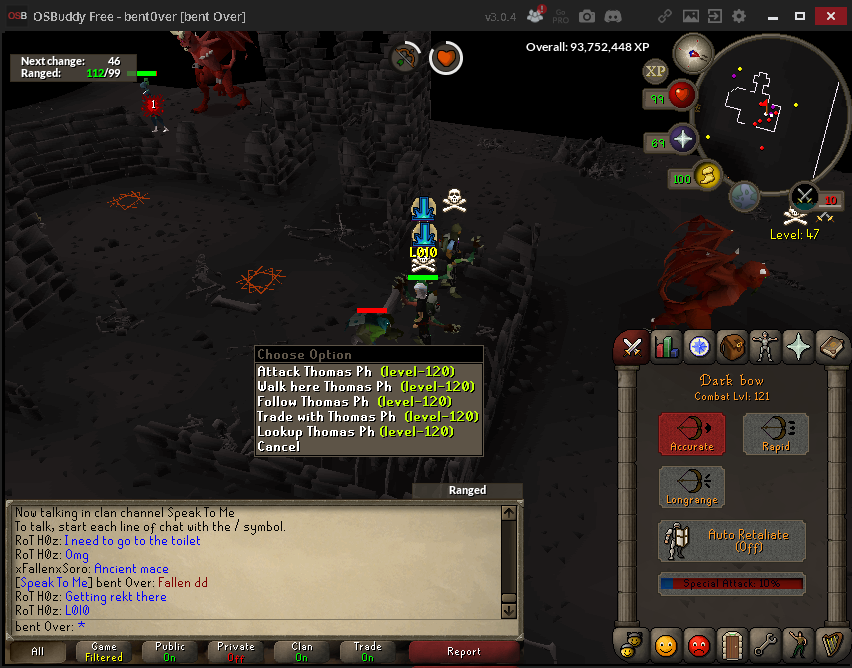Open the backpack inventory tab

733,346
